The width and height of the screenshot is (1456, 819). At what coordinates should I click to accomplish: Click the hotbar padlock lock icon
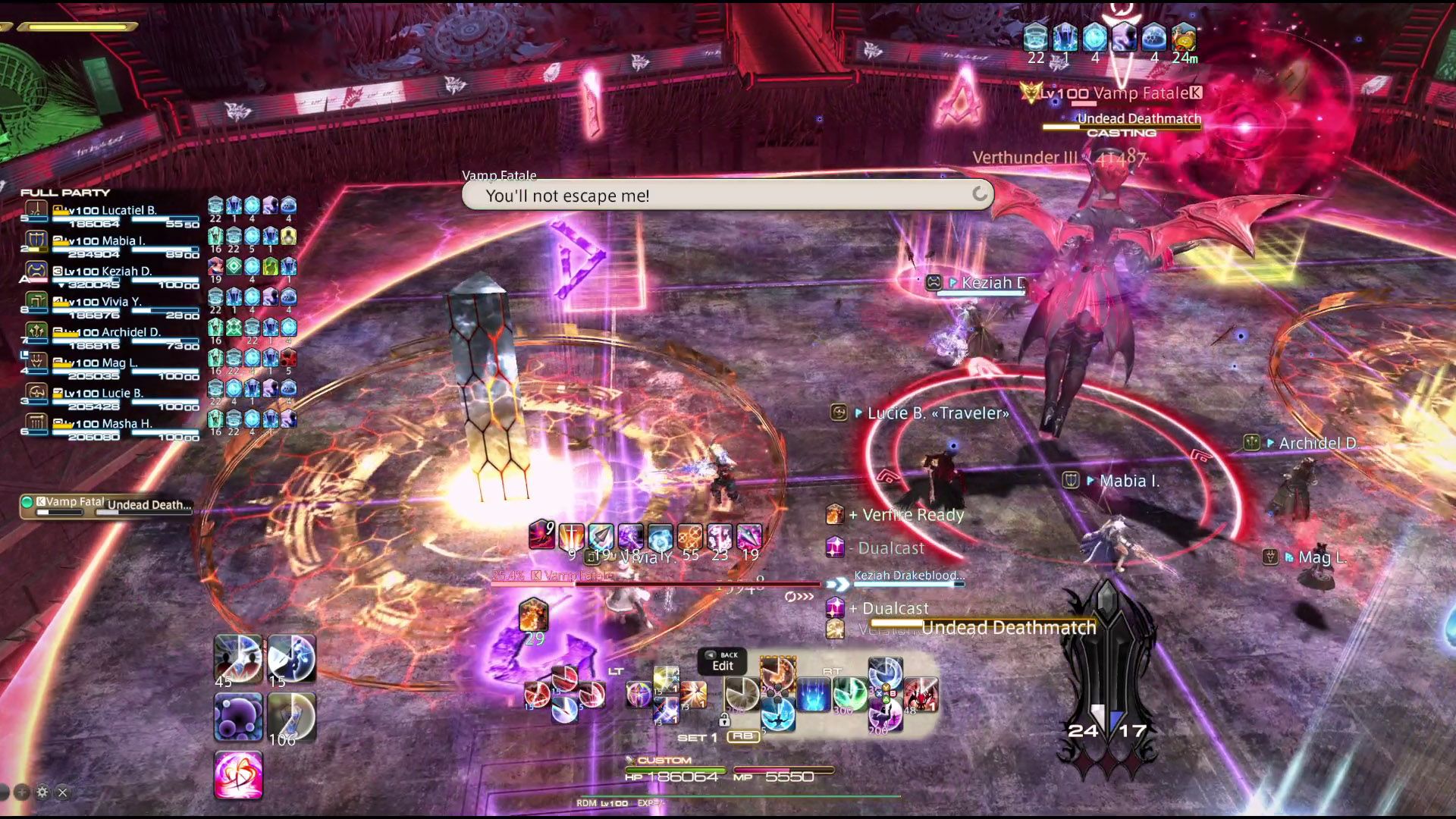pyautogui.click(x=724, y=720)
